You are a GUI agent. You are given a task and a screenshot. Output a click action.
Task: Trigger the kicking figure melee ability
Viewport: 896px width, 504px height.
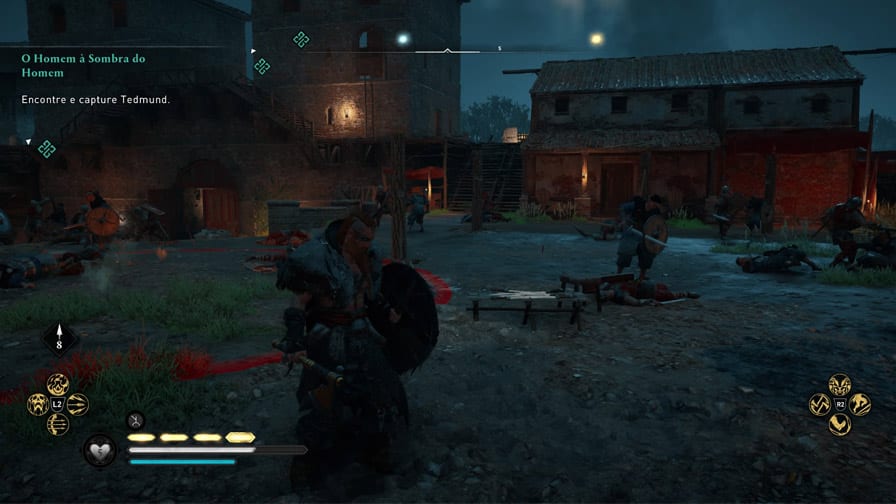pos(859,404)
